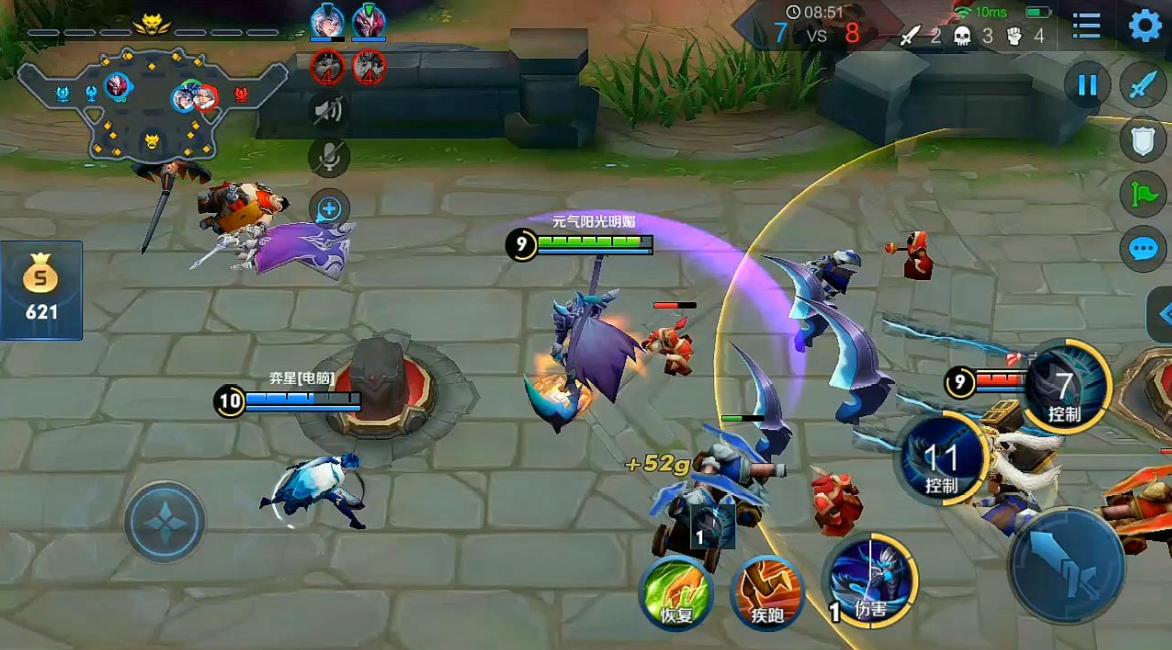Send the defend signal with shield icon

pyautogui.click(x=1143, y=140)
